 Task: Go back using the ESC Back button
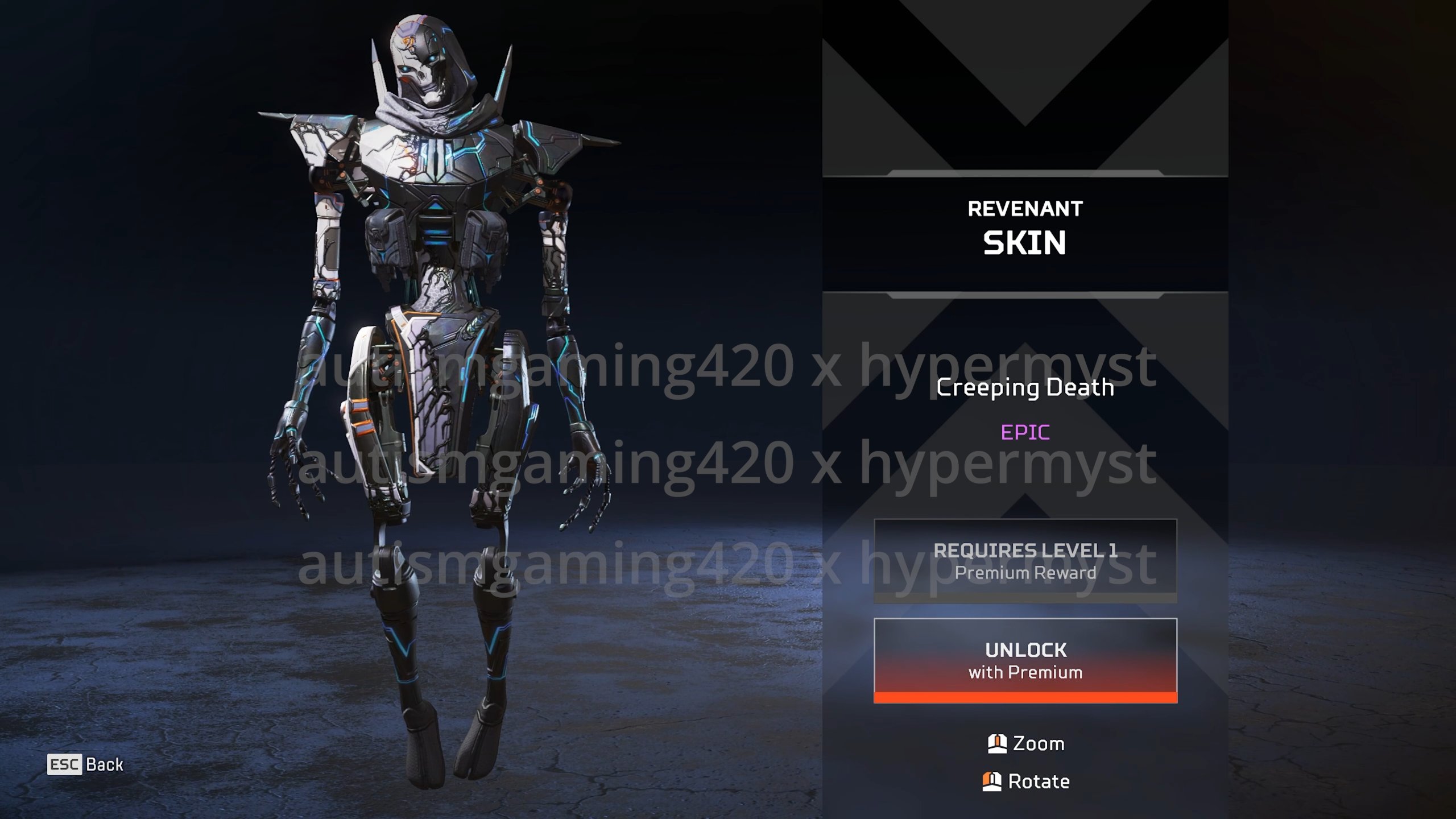click(x=85, y=764)
